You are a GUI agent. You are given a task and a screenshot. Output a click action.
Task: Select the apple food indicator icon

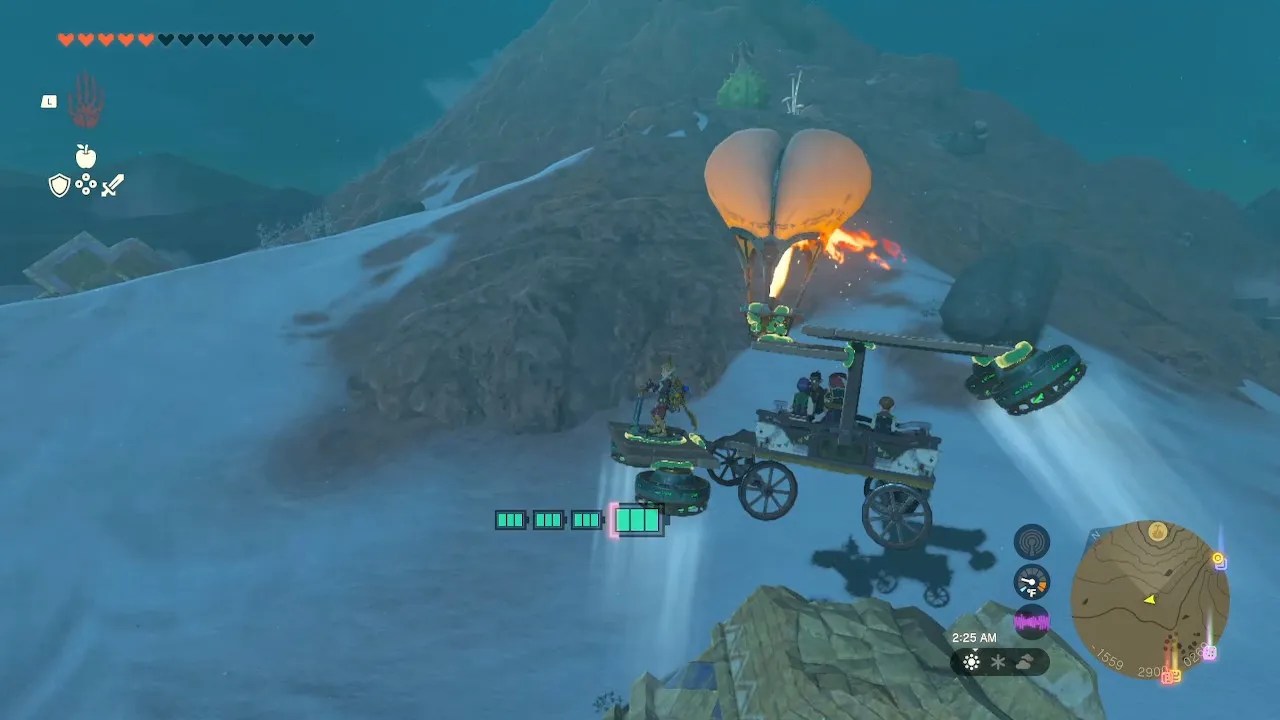pos(85,157)
